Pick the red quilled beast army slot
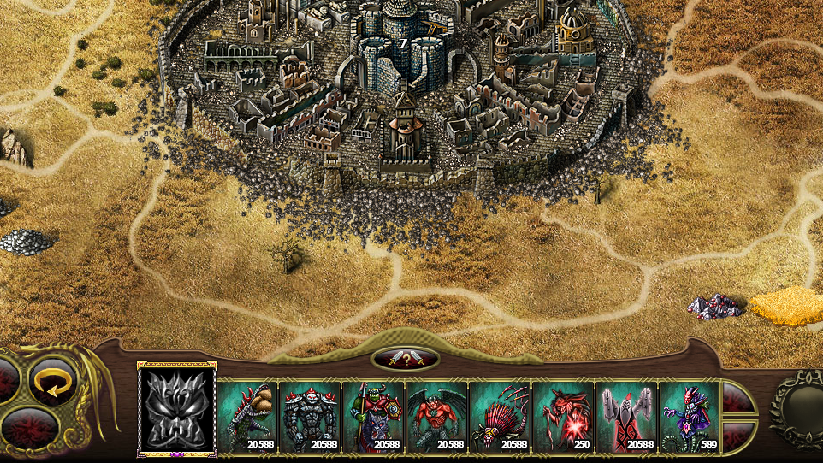823x463 pixels. [x=499, y=415]
